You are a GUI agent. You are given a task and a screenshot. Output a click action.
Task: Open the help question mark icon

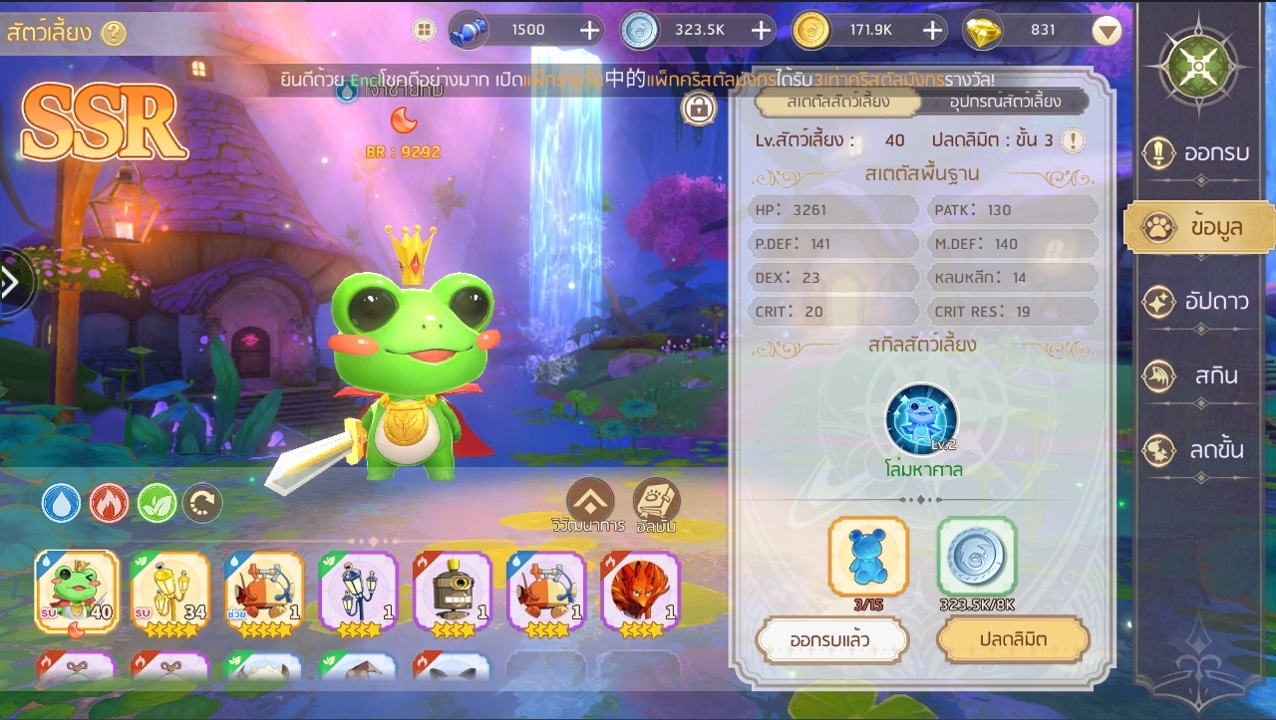coord(114,33)
